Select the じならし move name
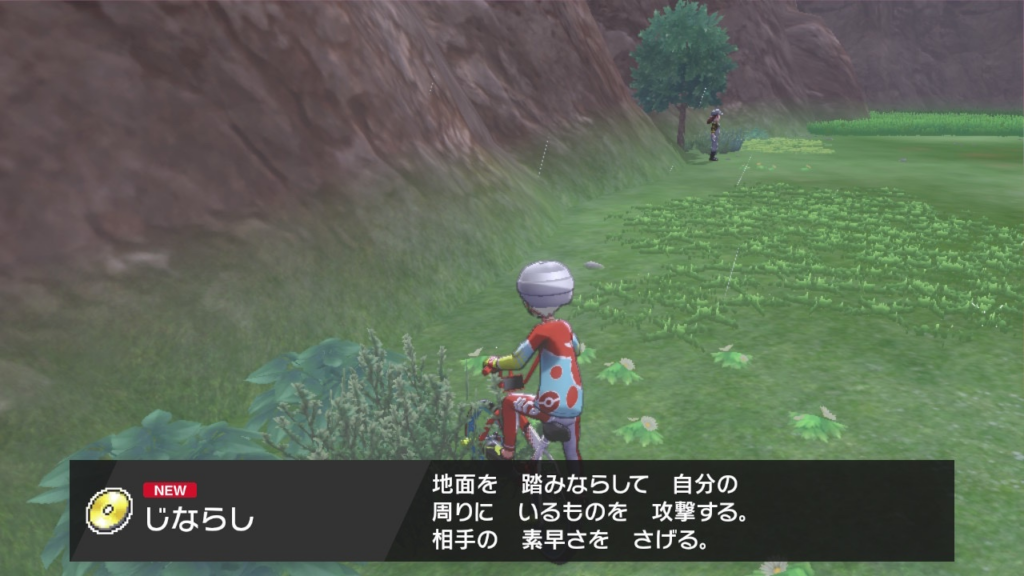 click(x=200, y=520)
